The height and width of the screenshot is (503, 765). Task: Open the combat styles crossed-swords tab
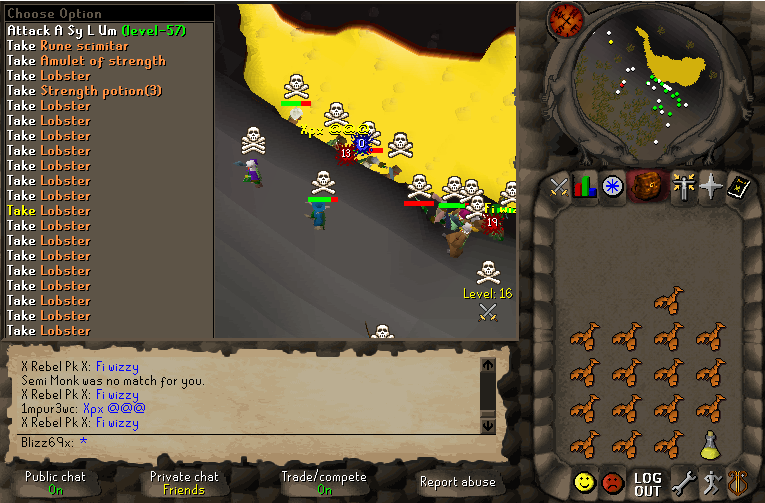(x=558, y=186)
